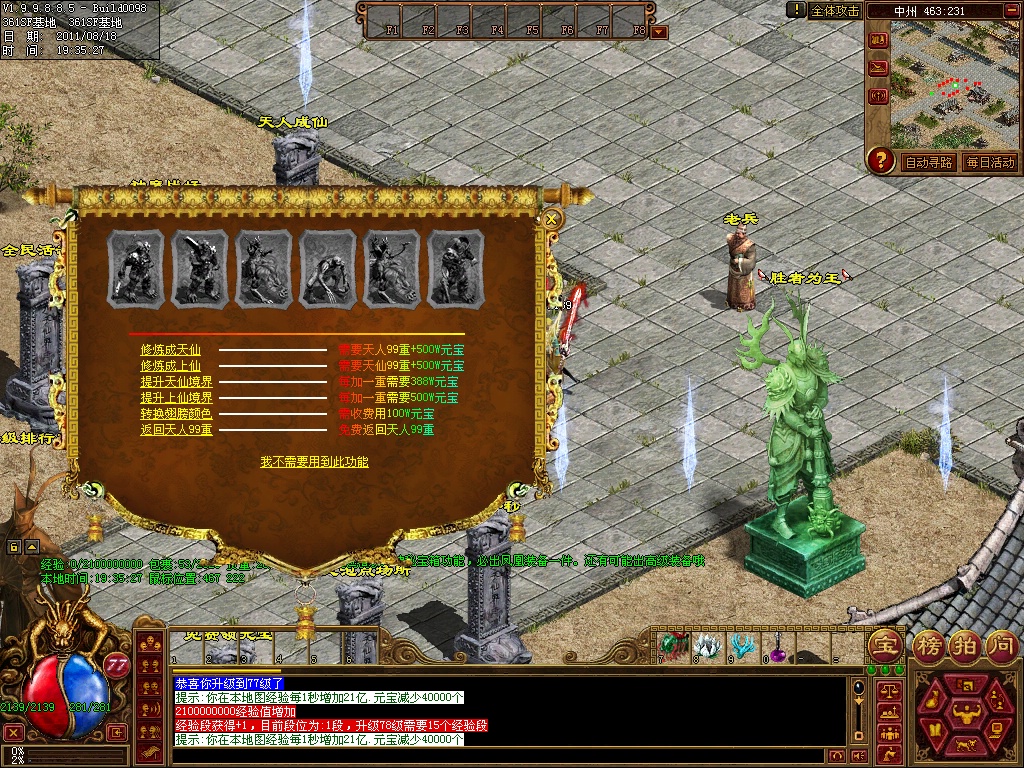Open 自动寻路 auto-pathfinding
Viewport: 1024px width, 768px height.
pyautogui.click(x=928, y=162)
